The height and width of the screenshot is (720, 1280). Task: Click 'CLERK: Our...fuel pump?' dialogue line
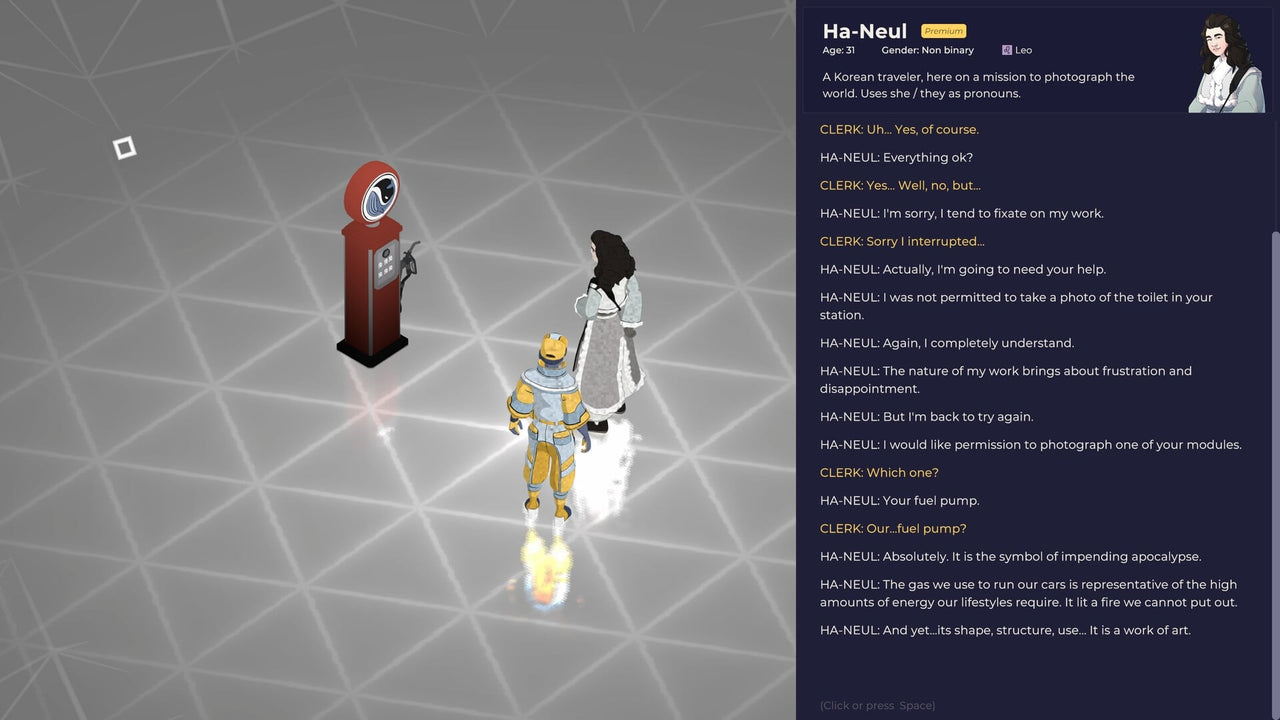(892, 528)
